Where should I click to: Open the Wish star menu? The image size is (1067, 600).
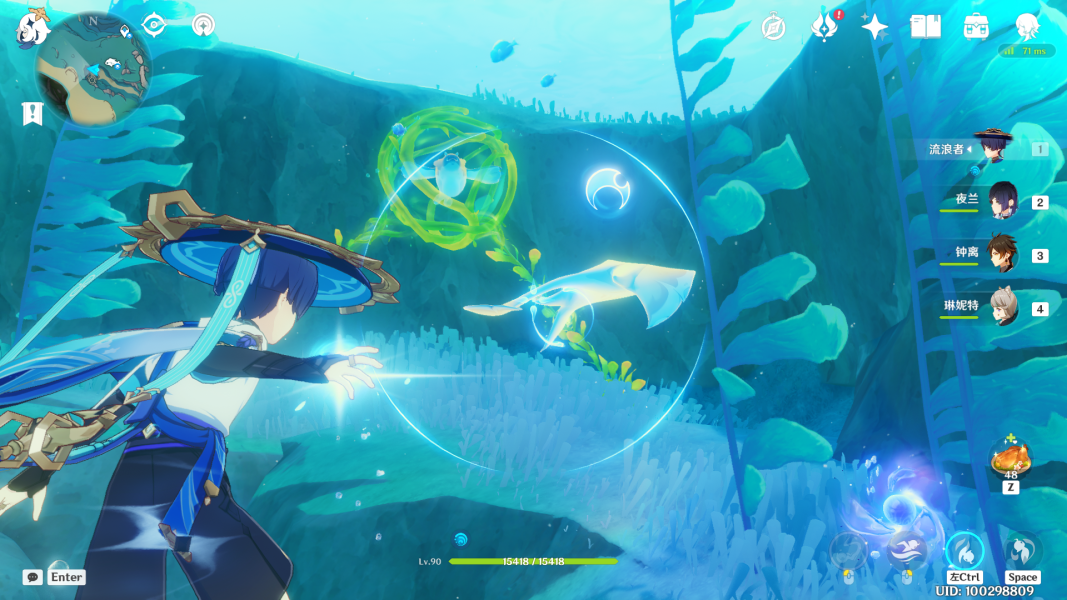pos(875,27)
